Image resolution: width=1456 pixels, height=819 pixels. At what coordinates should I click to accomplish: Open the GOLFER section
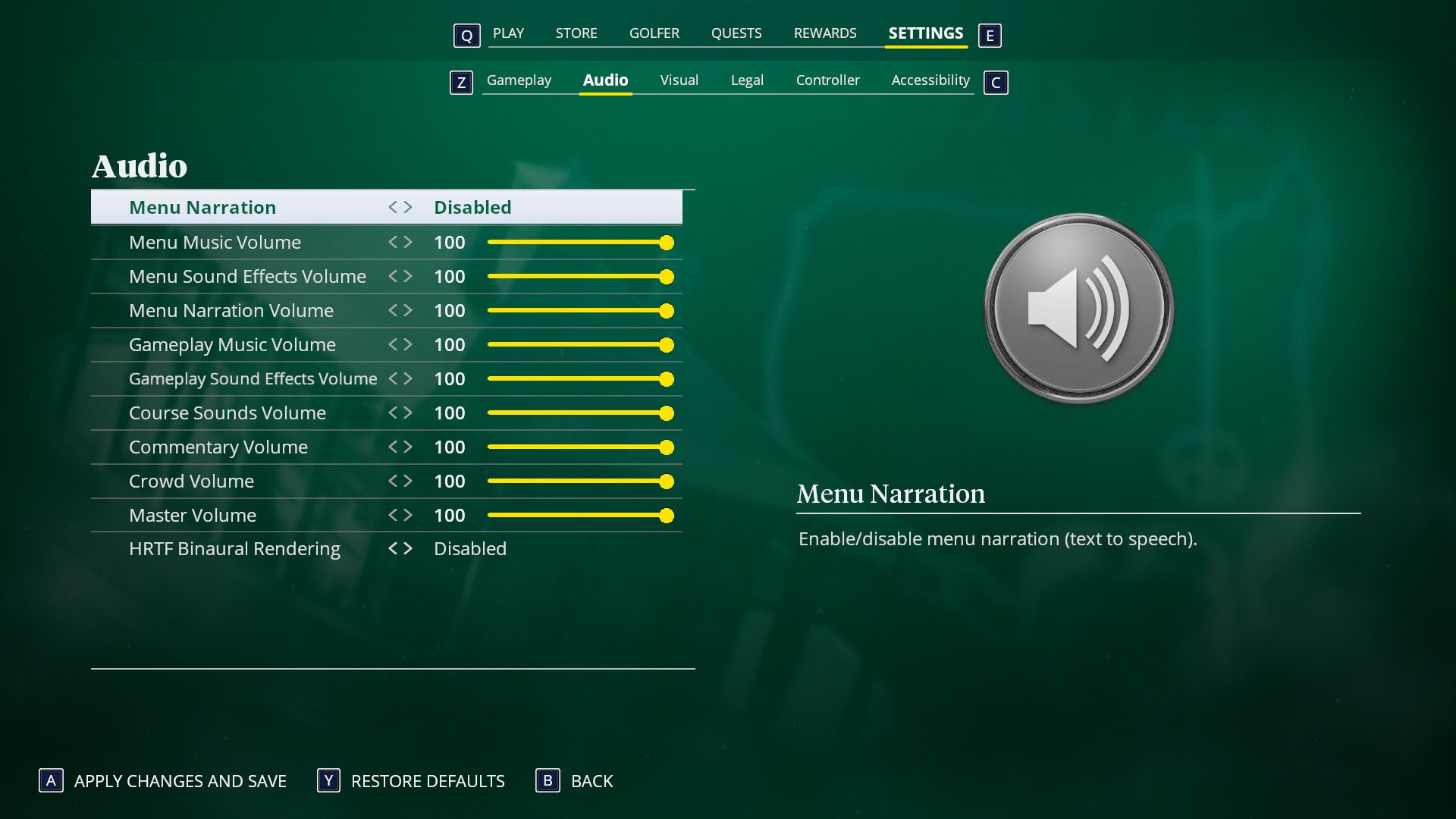(654, 33)
